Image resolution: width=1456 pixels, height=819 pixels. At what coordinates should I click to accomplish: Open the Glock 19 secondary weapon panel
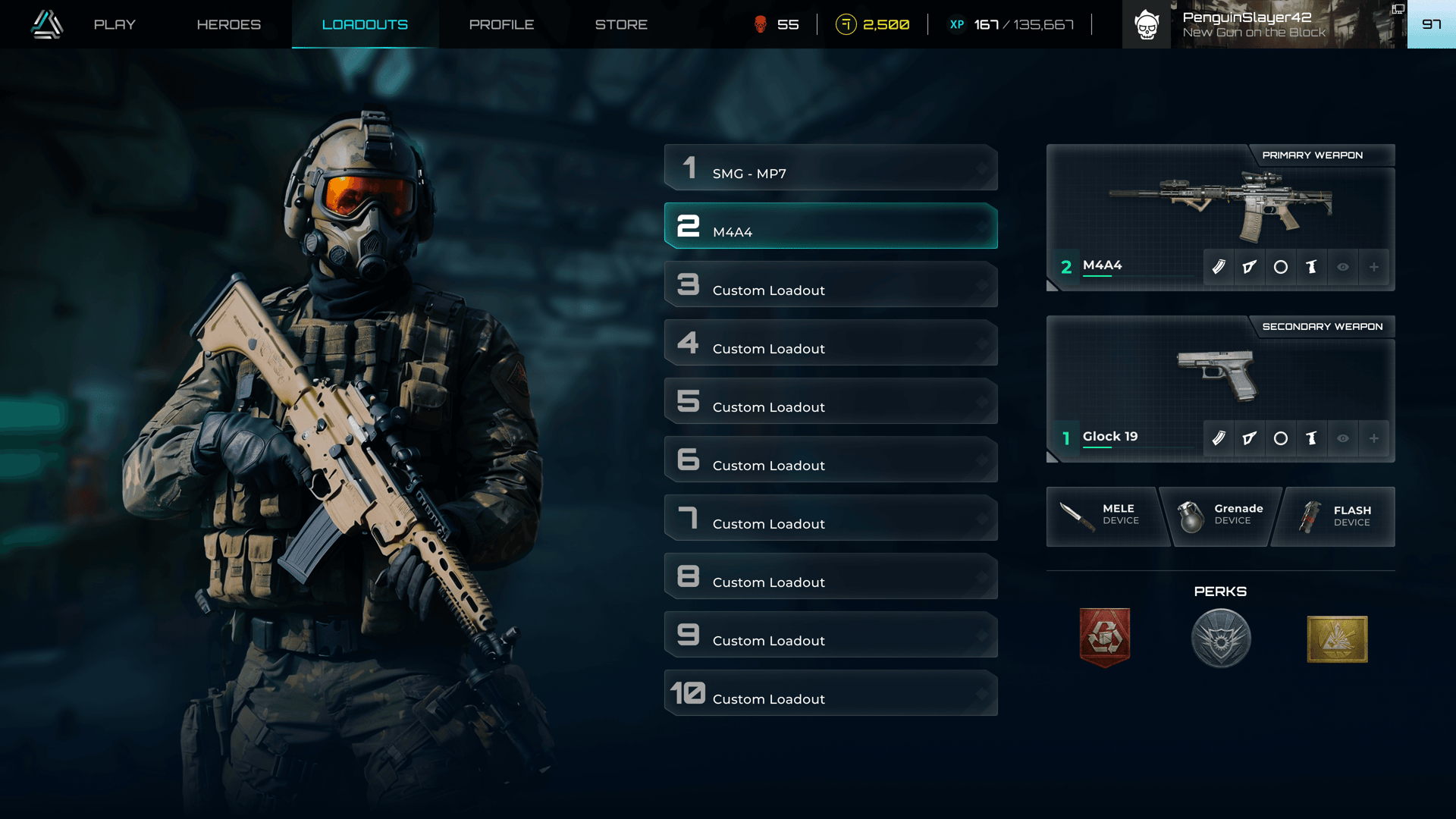tap(1219, 378)
